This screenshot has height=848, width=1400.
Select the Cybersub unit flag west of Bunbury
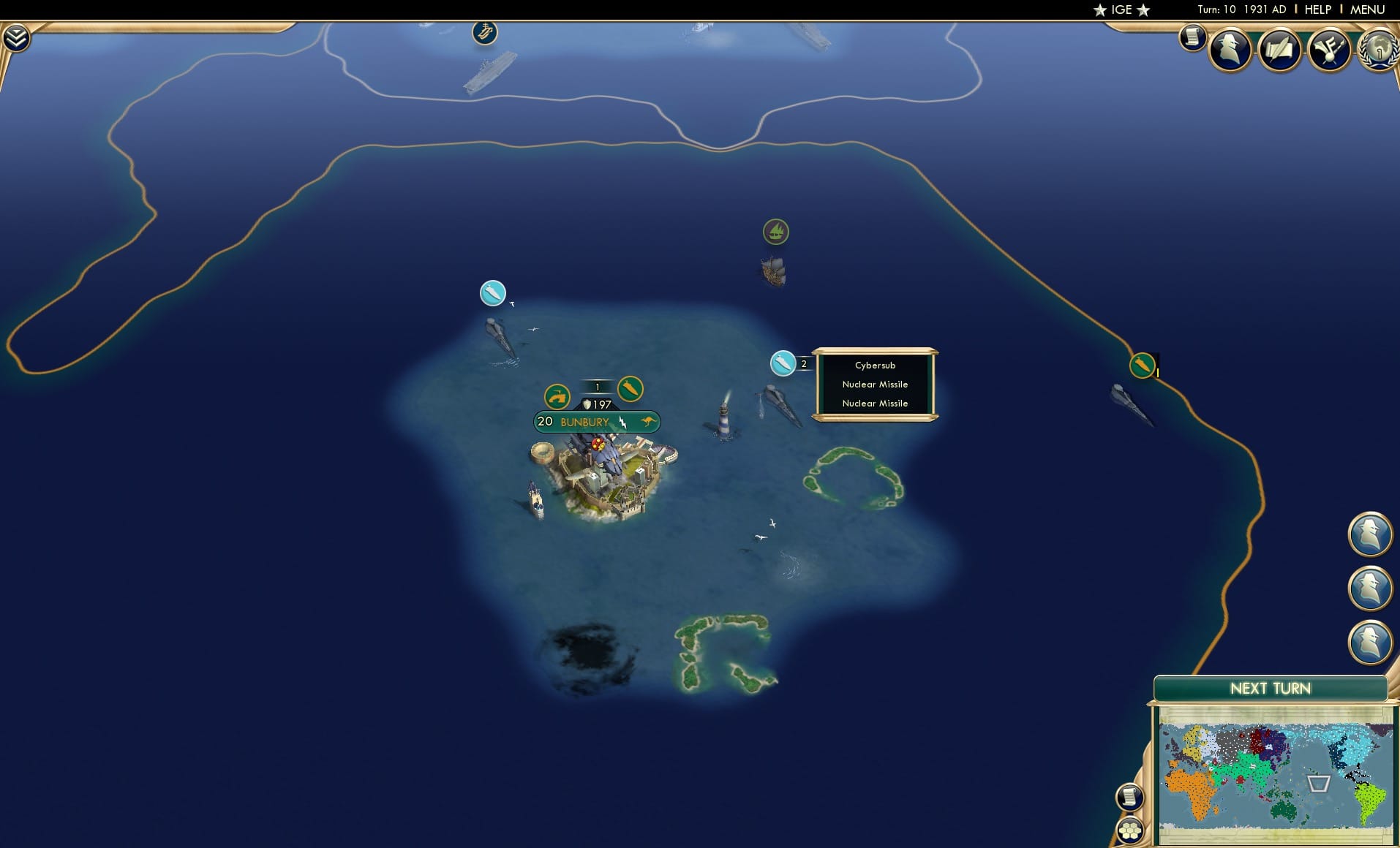point(494,292)
